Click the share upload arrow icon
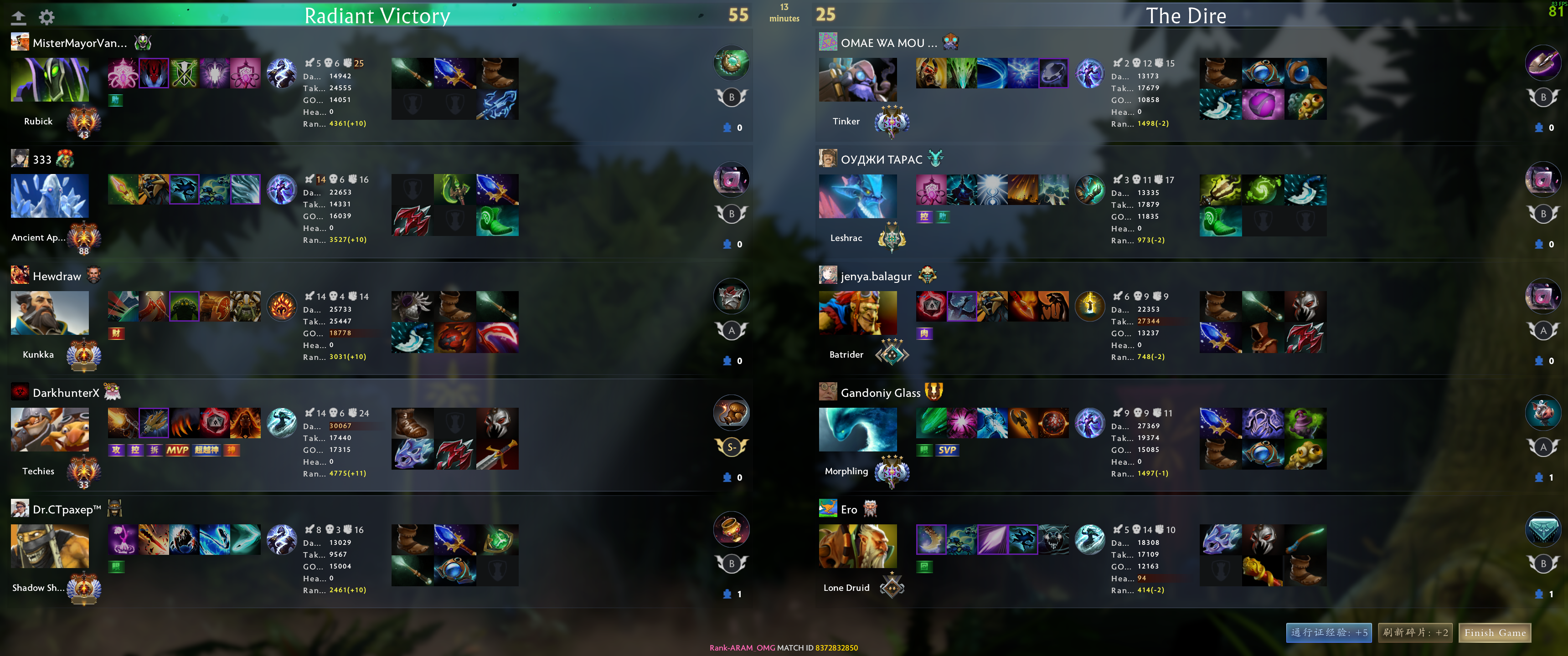Image resolution: width=1568 pixels, height=656 pixels. (19, 17)
